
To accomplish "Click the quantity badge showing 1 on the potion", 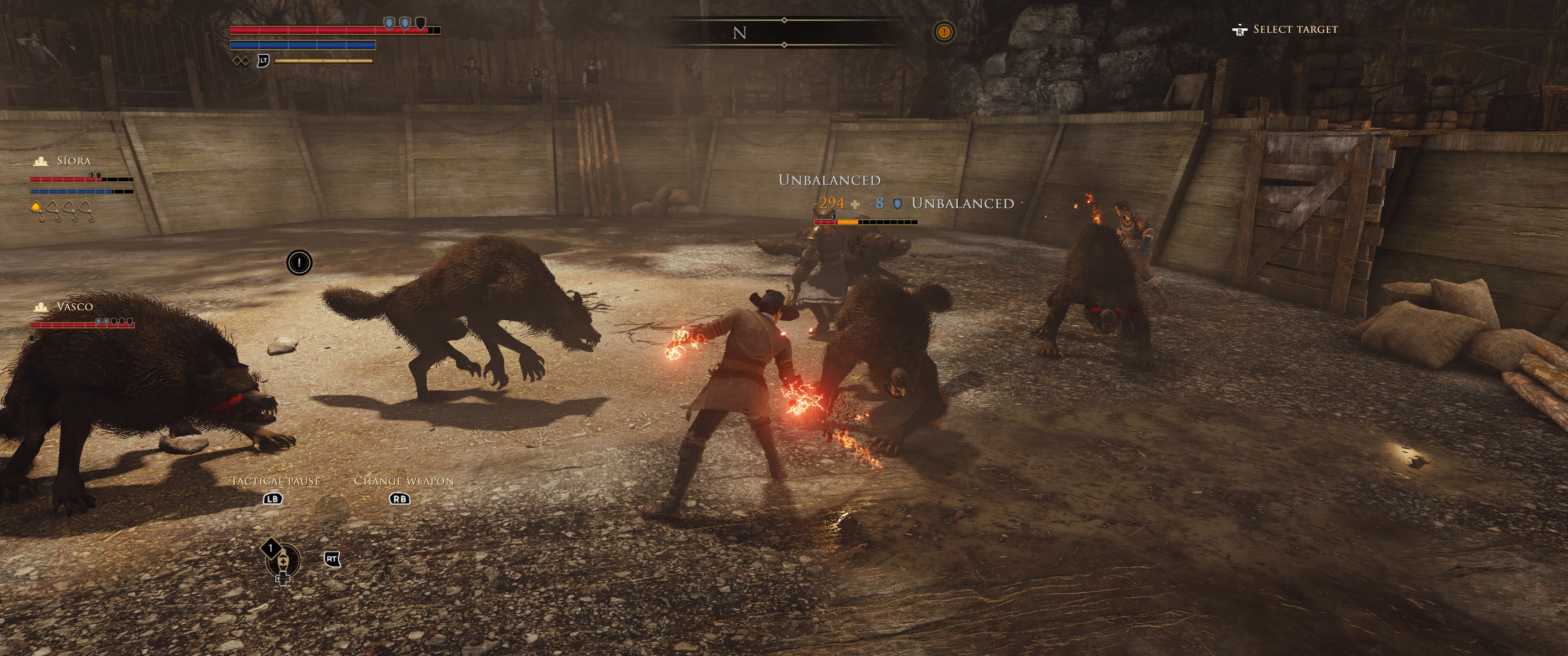I will 271,549.
